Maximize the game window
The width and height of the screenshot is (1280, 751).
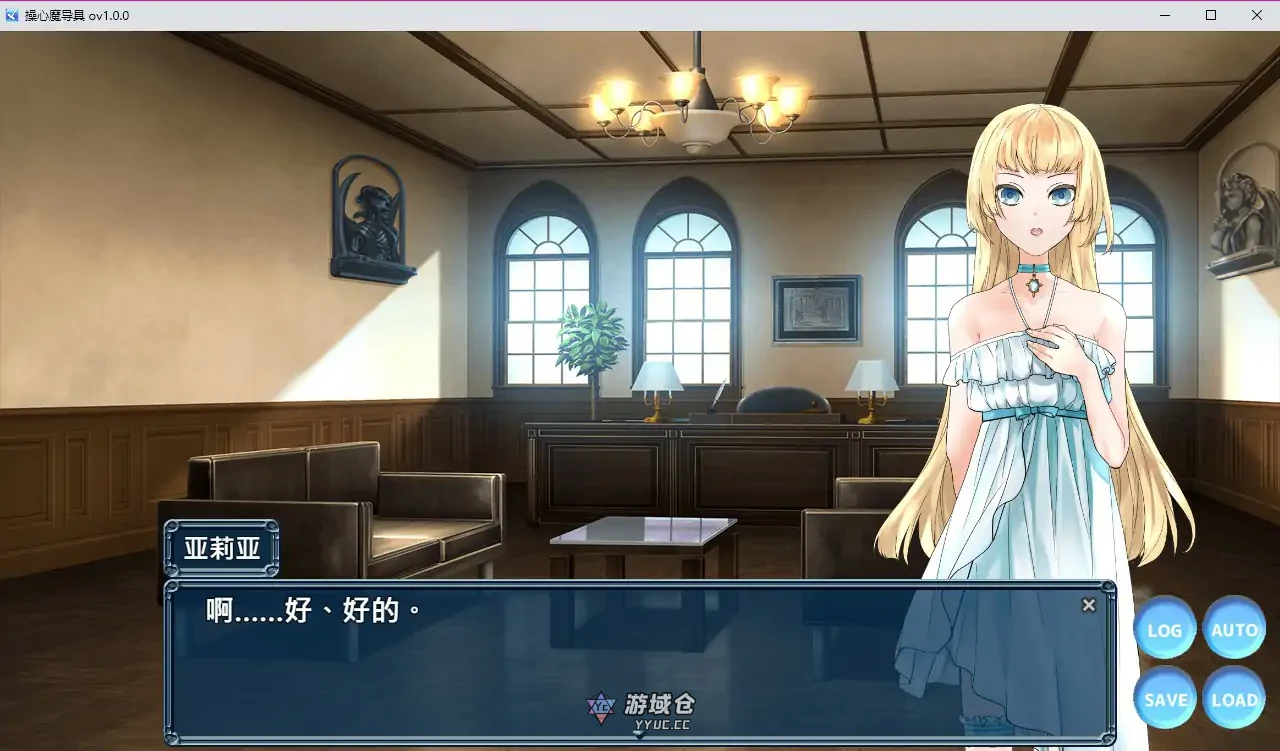coord(1211,15)
